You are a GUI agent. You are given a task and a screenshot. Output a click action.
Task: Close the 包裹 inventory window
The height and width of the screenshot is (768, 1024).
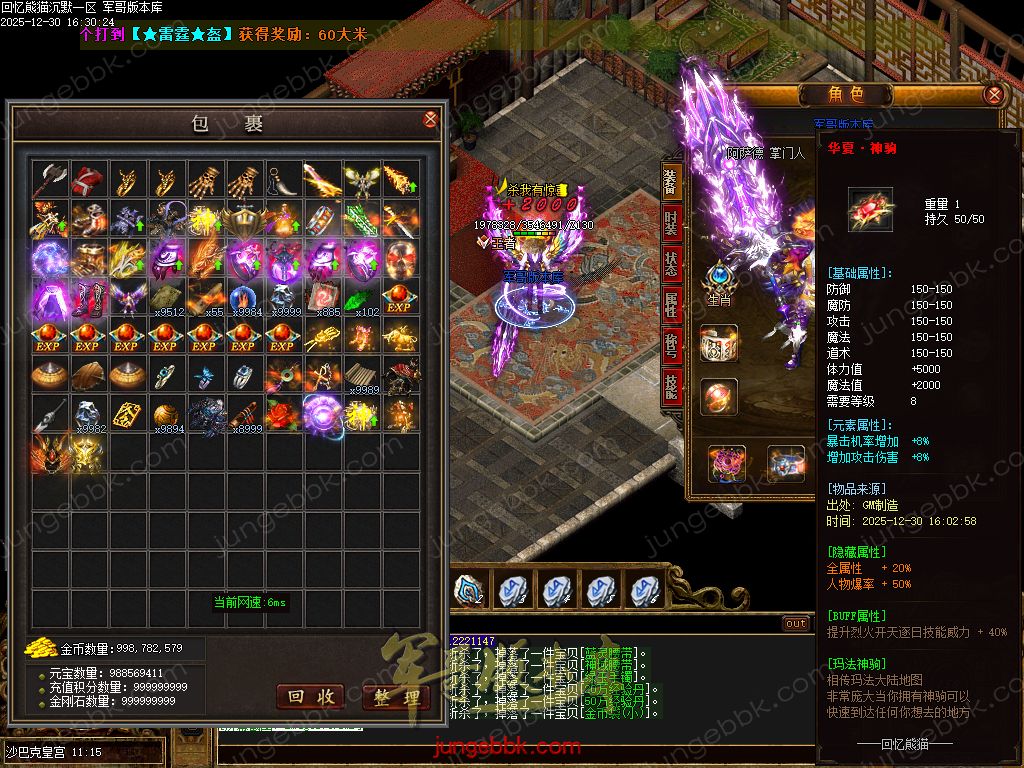pos(431,119)
